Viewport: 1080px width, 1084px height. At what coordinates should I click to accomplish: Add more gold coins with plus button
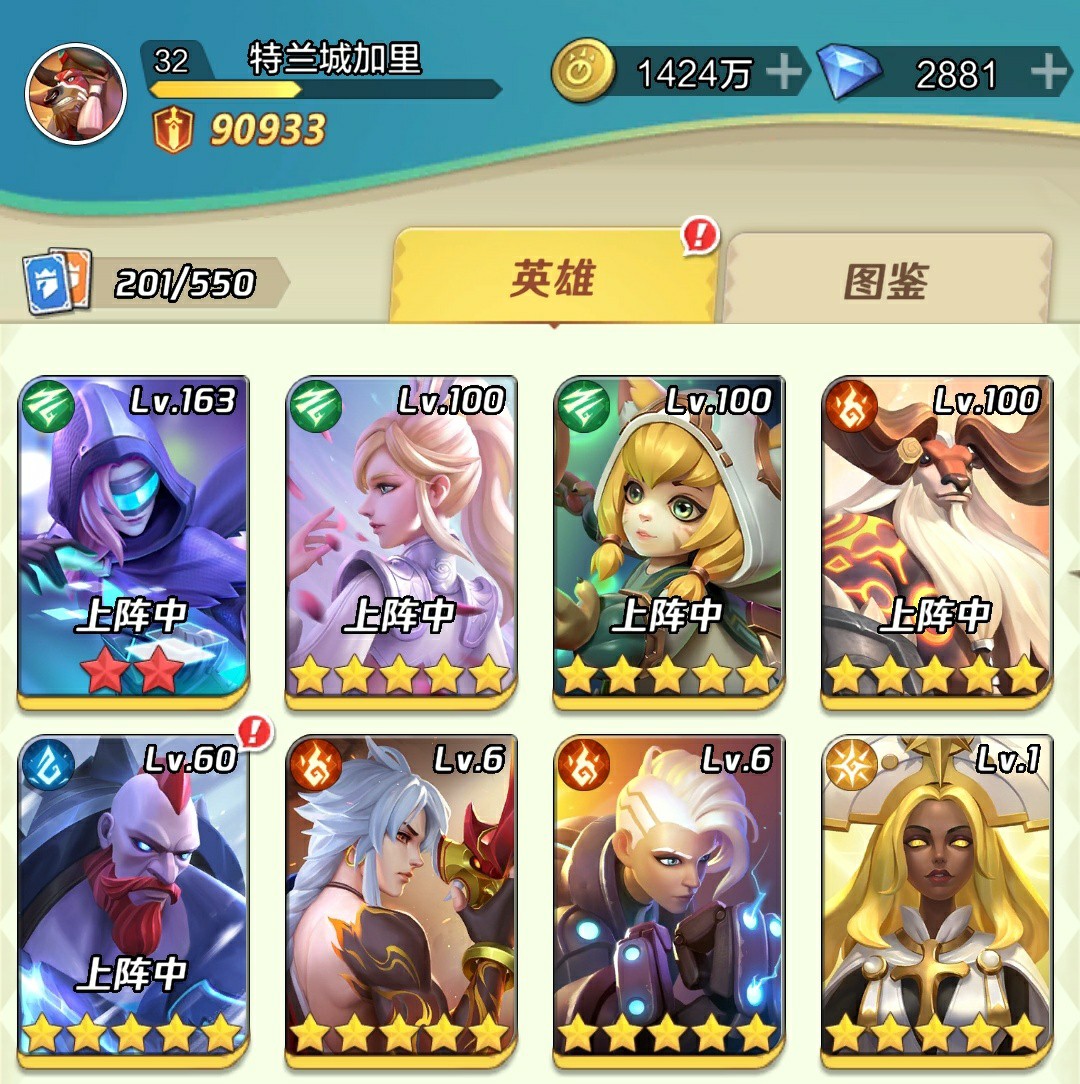point(783,73)
